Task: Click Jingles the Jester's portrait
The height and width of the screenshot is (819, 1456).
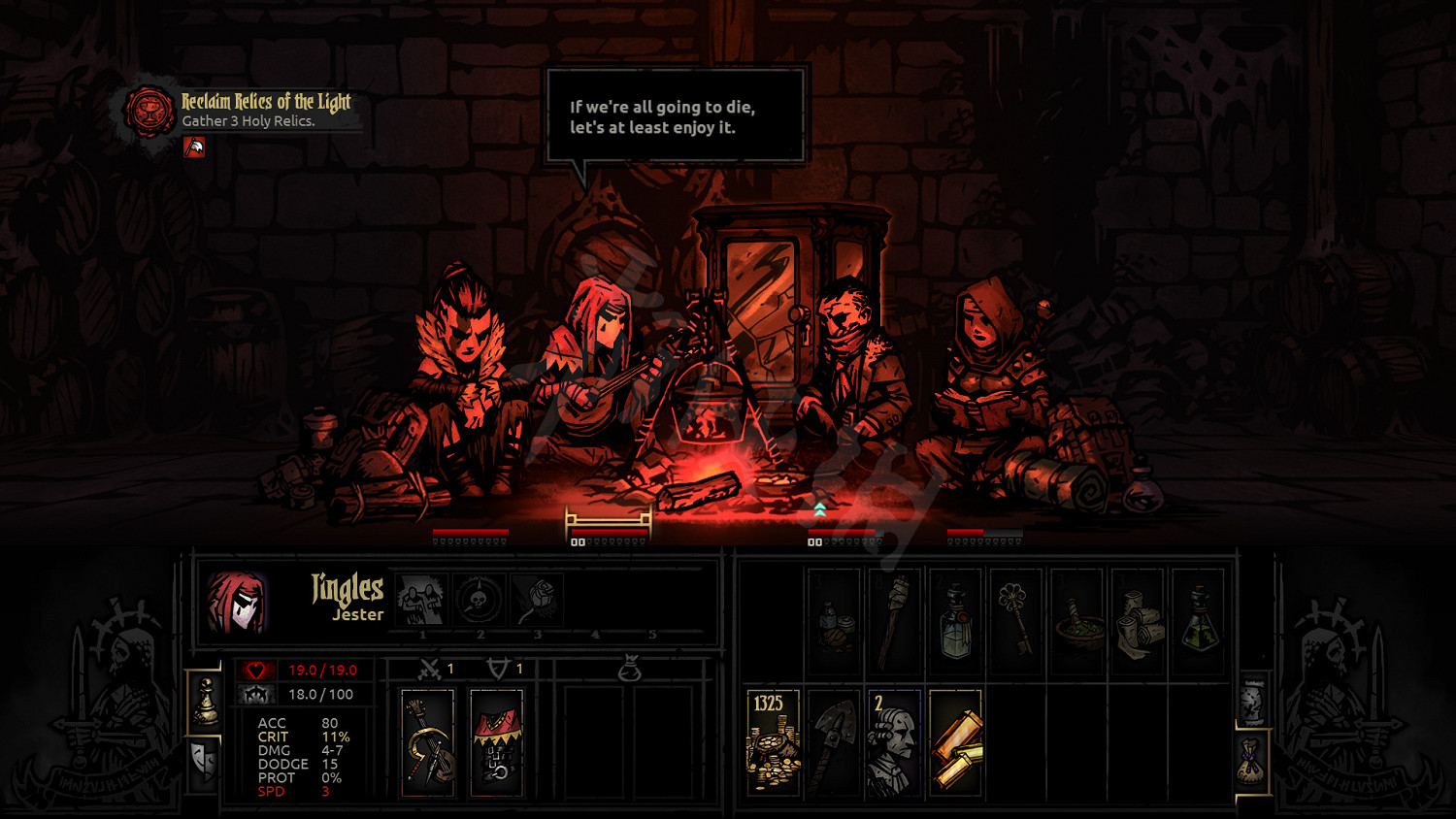Action: (238, 602)
